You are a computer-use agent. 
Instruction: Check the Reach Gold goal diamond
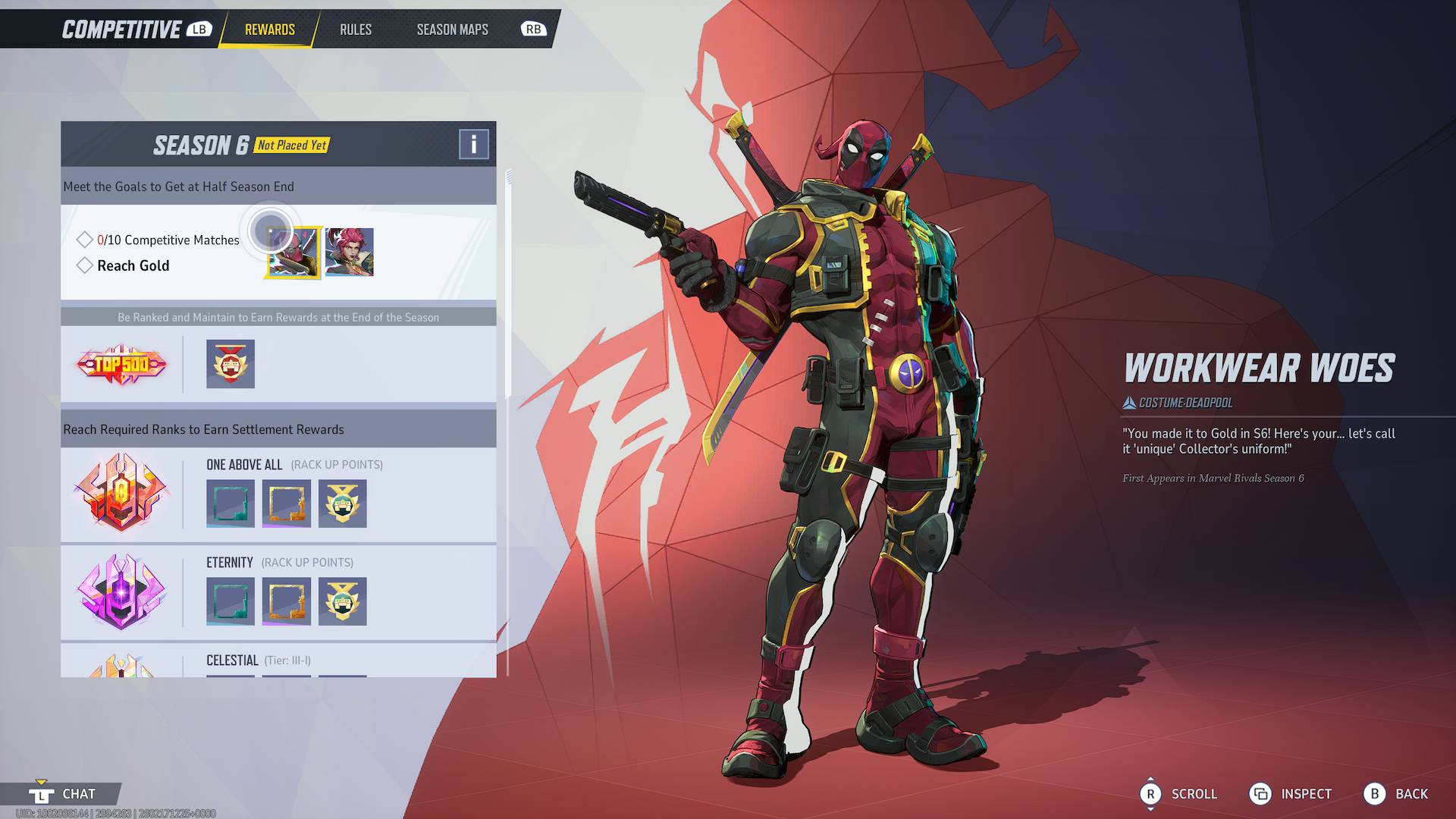85,265
